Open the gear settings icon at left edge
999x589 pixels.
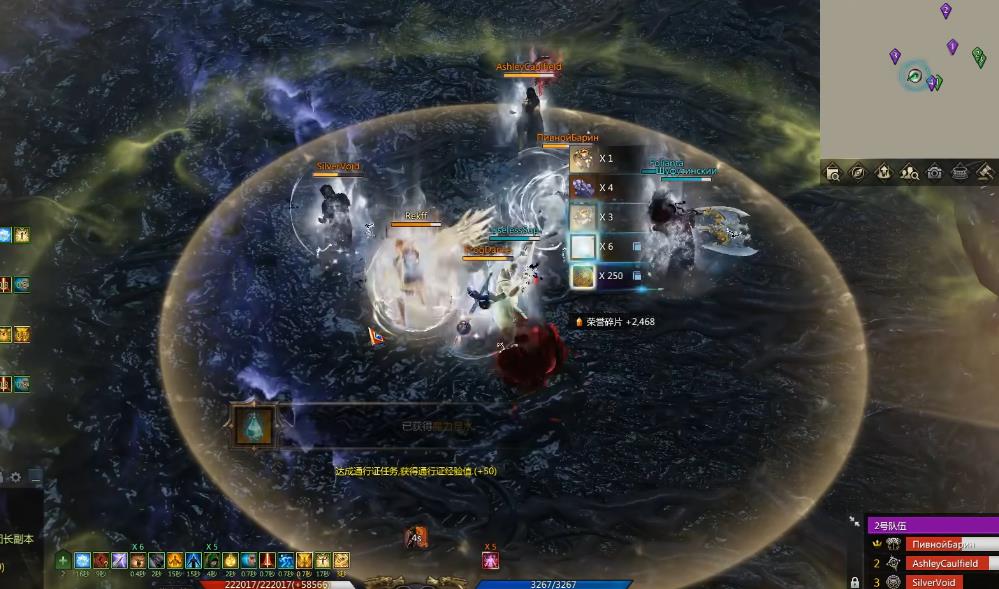coord(15,478)
